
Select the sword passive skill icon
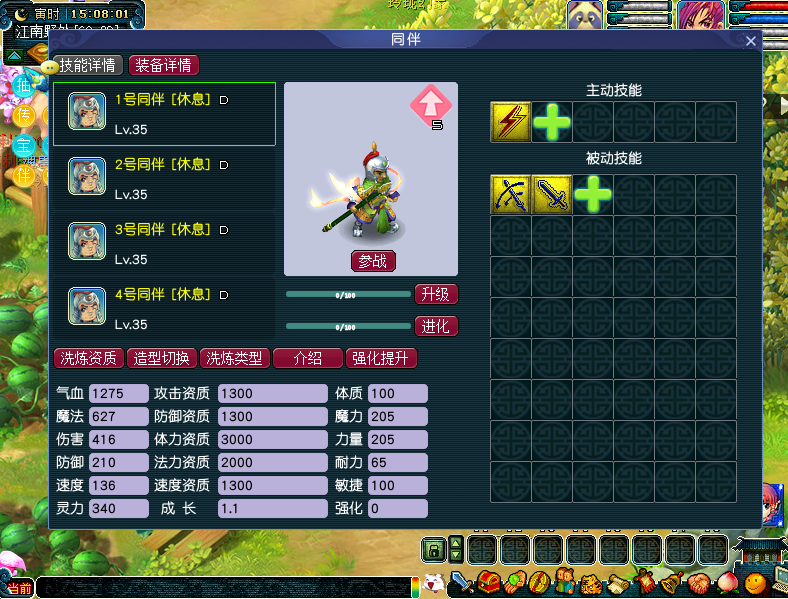552,194
